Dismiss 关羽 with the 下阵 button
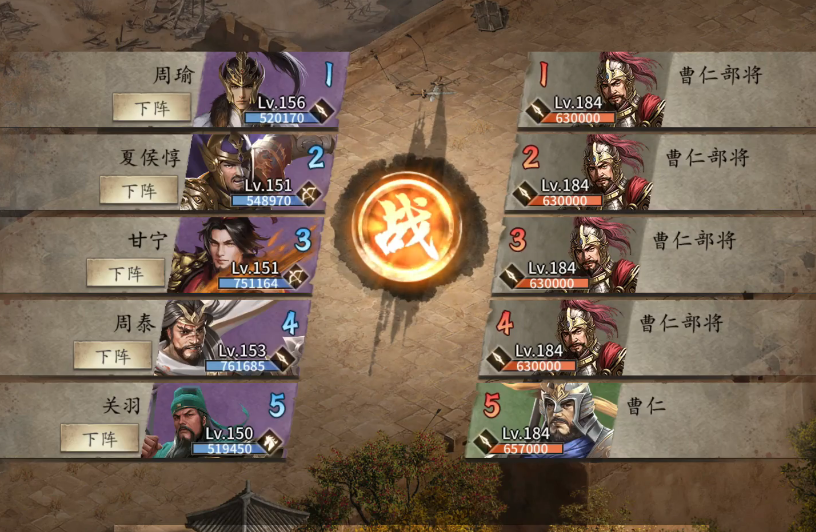Screen dimensions: 816x532 click(99, 438)
